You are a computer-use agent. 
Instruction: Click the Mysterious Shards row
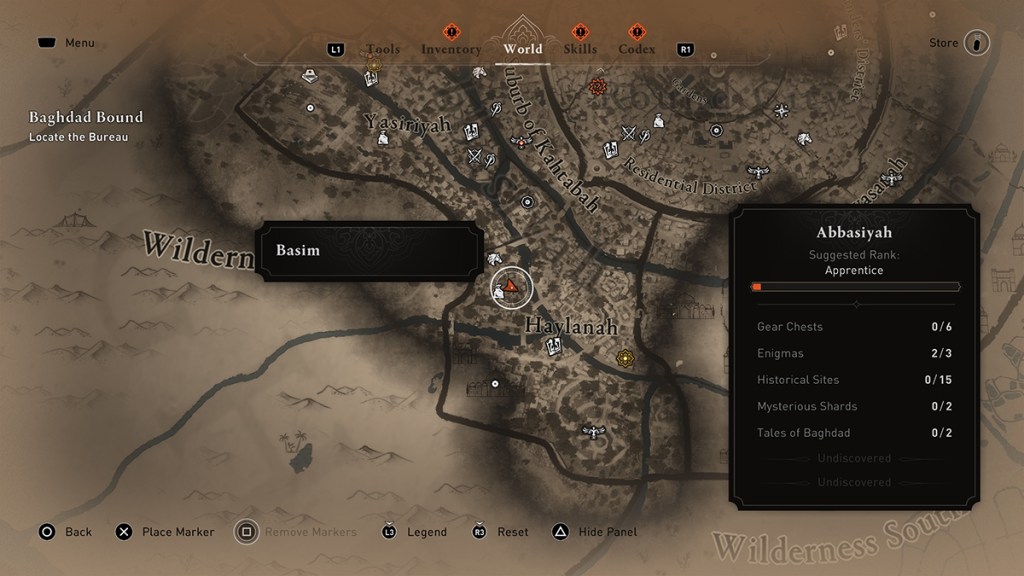click(x=855, y=406)
